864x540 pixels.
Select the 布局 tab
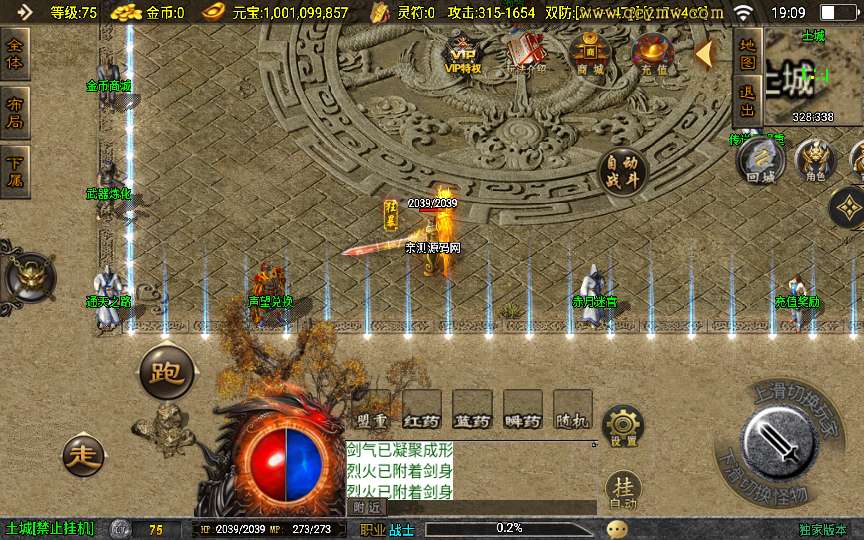click(15, 112)
